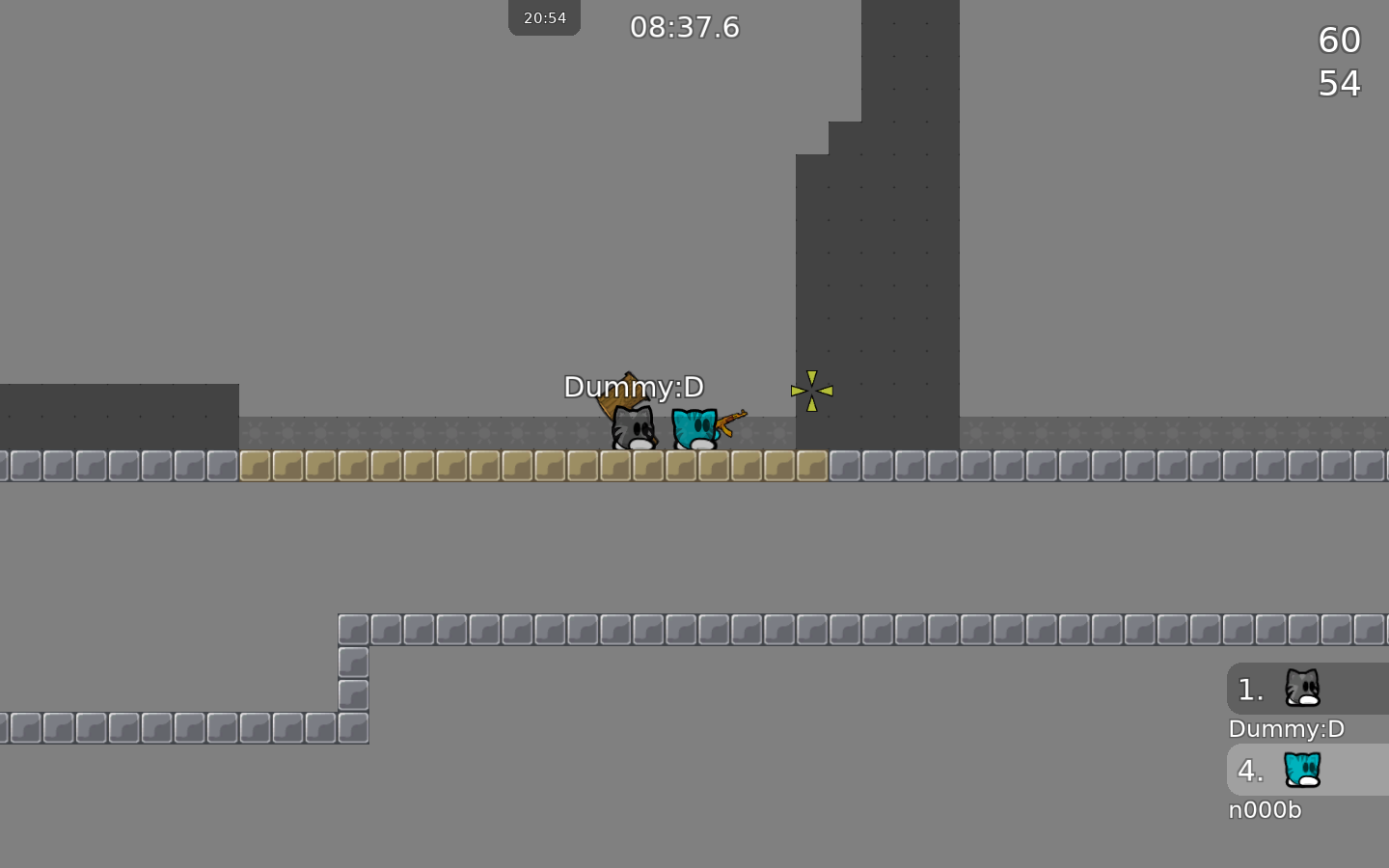Click the number 60 counter at top right
Viewport: 1389px width, 868px height.
tap(1339, 41)
